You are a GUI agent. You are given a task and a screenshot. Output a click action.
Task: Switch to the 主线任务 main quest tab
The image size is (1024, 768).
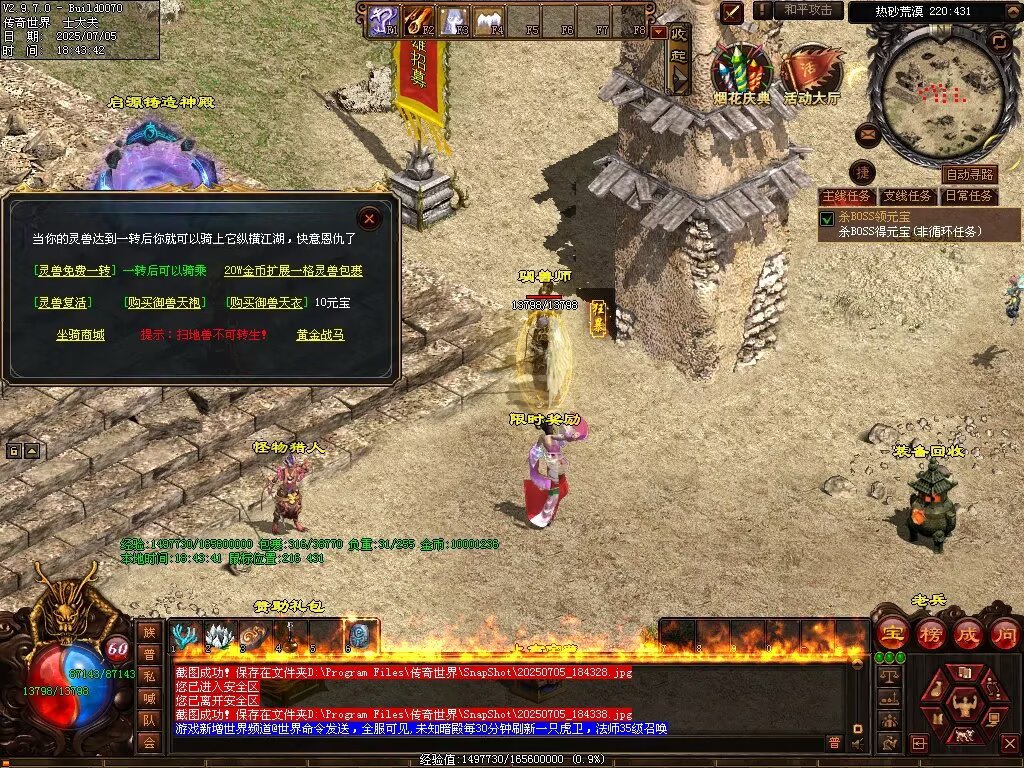tap(846, 196)
